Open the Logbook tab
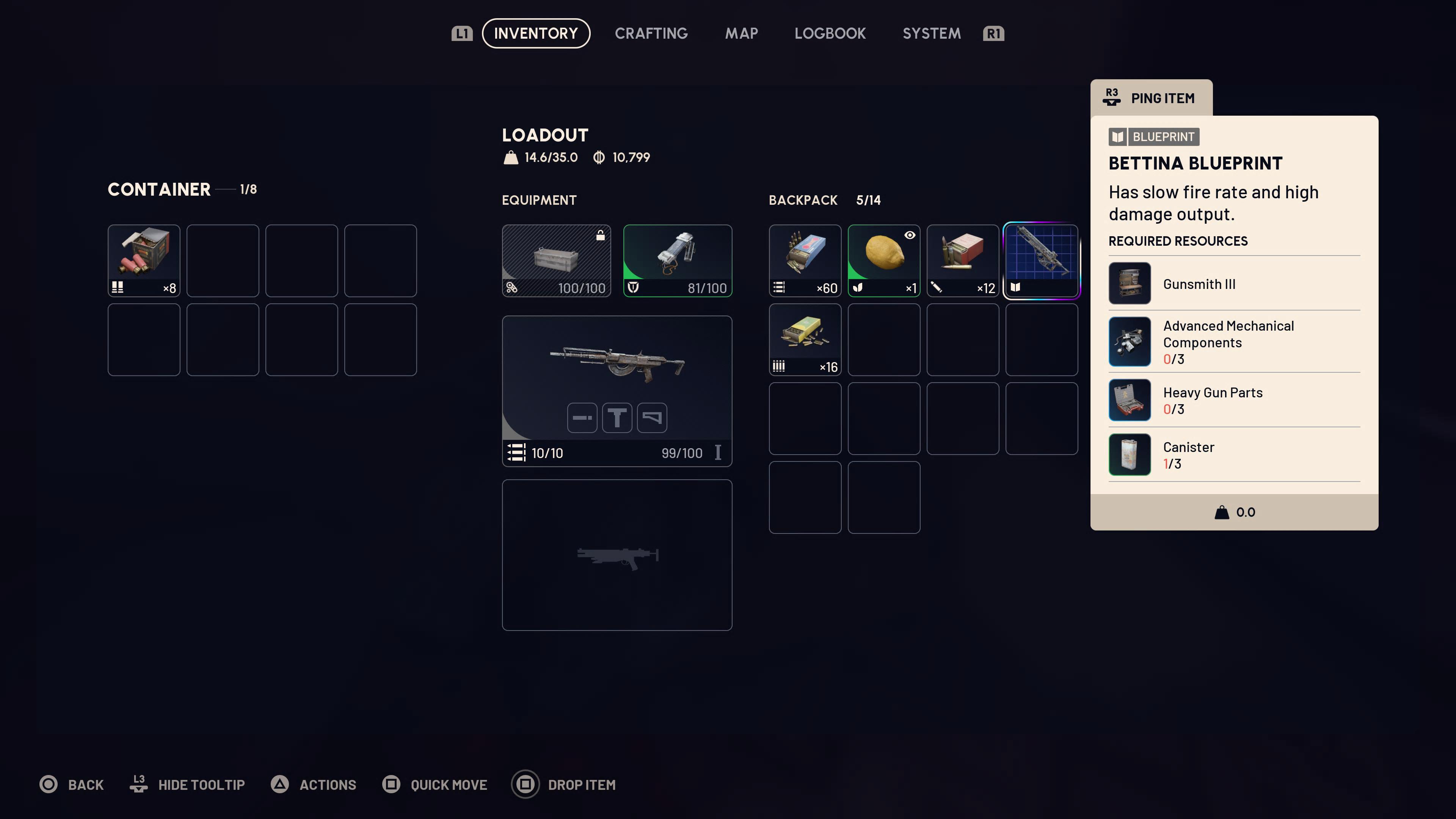This screenshot has height=819, width=1456. pyautogui.click(x=830, y=33)
